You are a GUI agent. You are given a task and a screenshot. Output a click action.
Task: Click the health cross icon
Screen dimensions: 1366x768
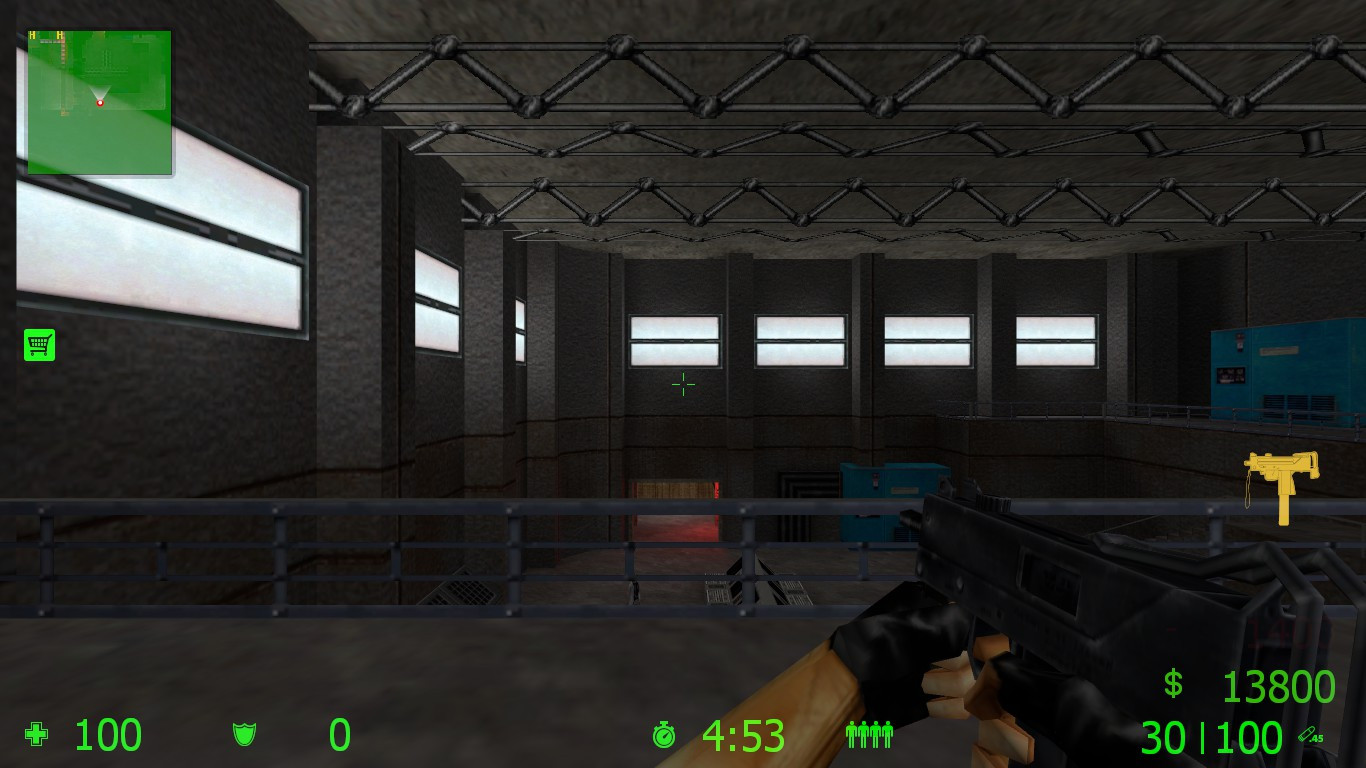pyautogui.click(x=36, y=735)
